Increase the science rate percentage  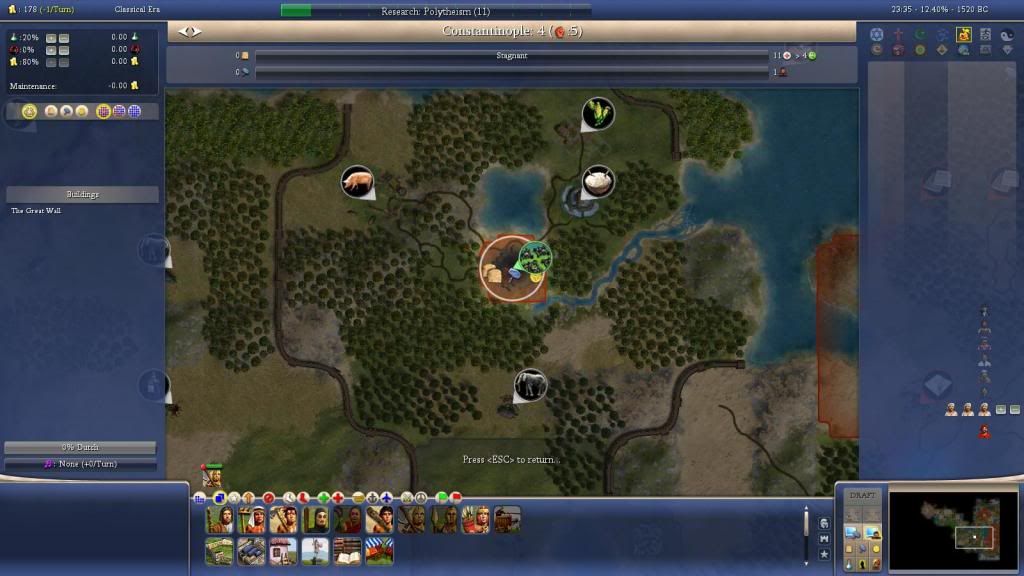tap(51, 37)
